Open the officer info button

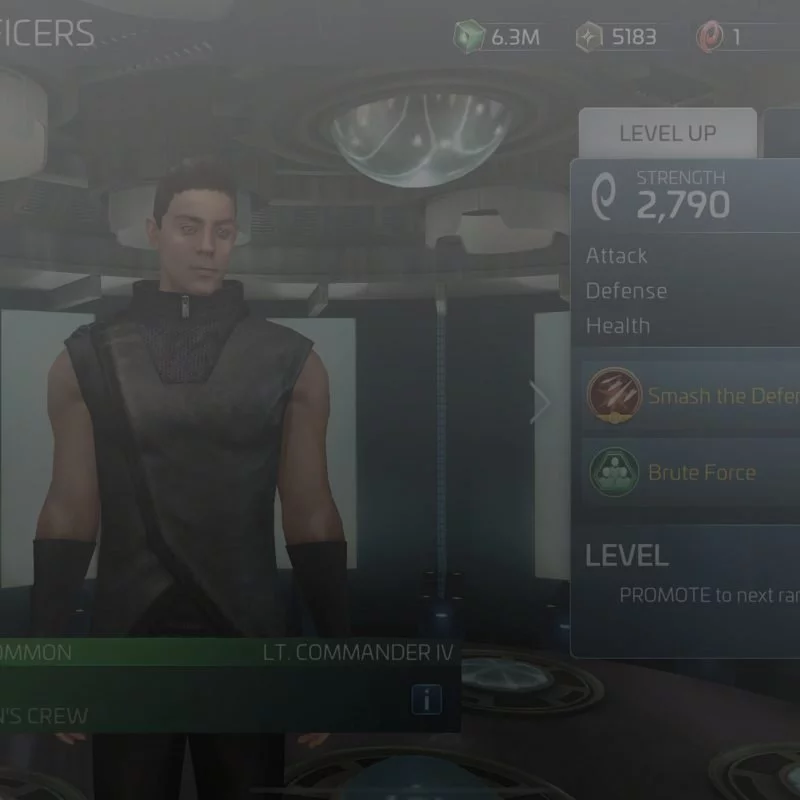(426, 700)
